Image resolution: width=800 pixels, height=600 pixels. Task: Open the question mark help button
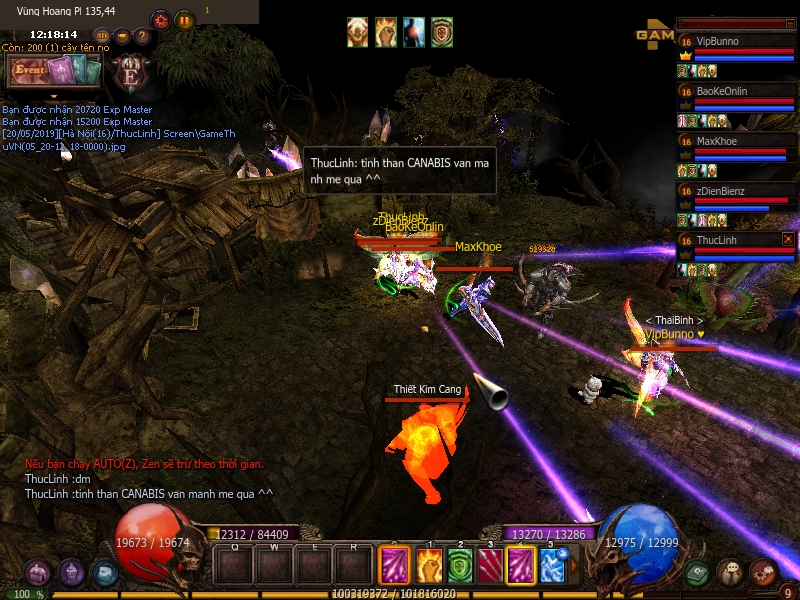click(142, 36)
